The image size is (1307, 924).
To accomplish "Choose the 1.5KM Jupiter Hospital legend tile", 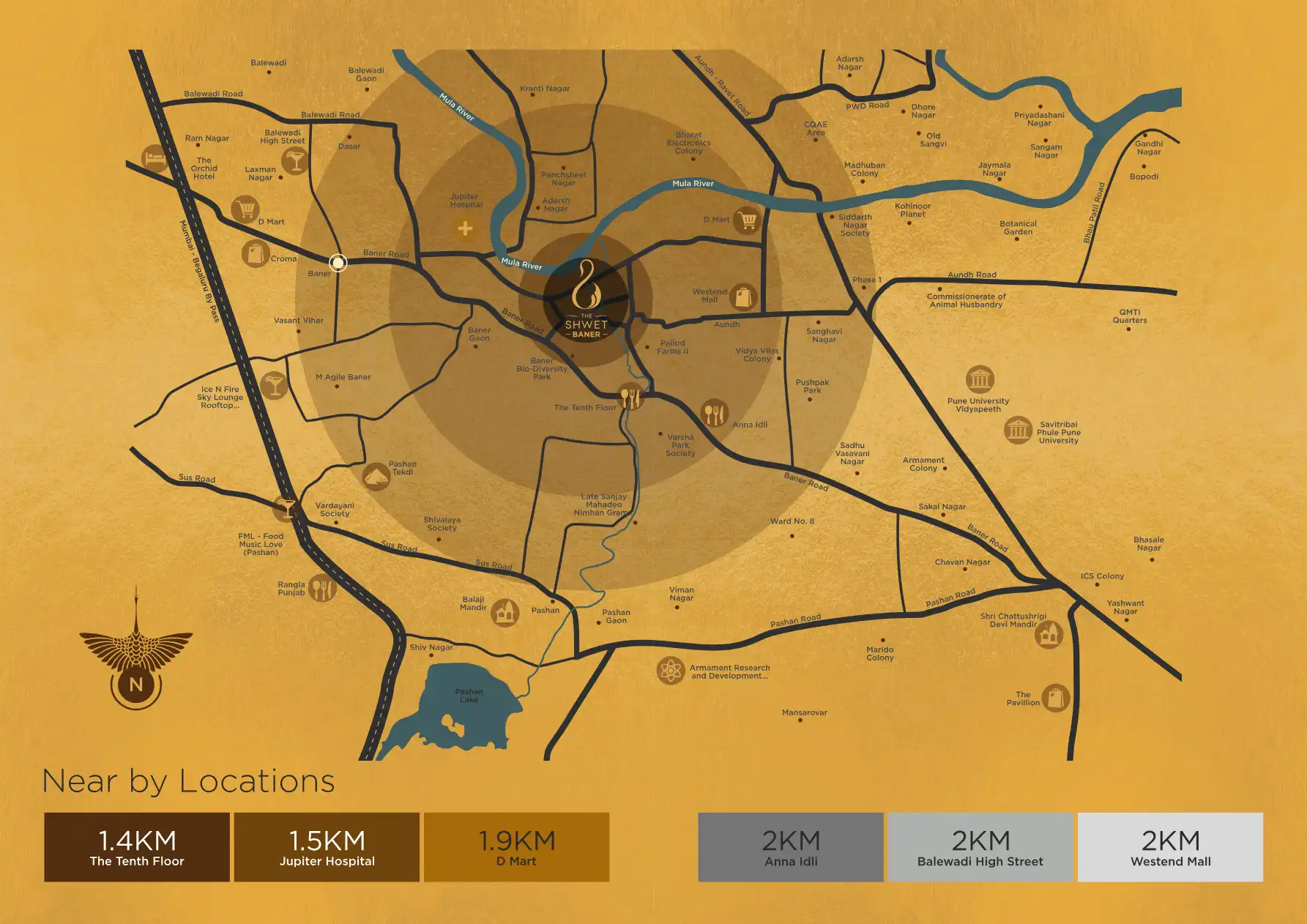I will 327,847.
